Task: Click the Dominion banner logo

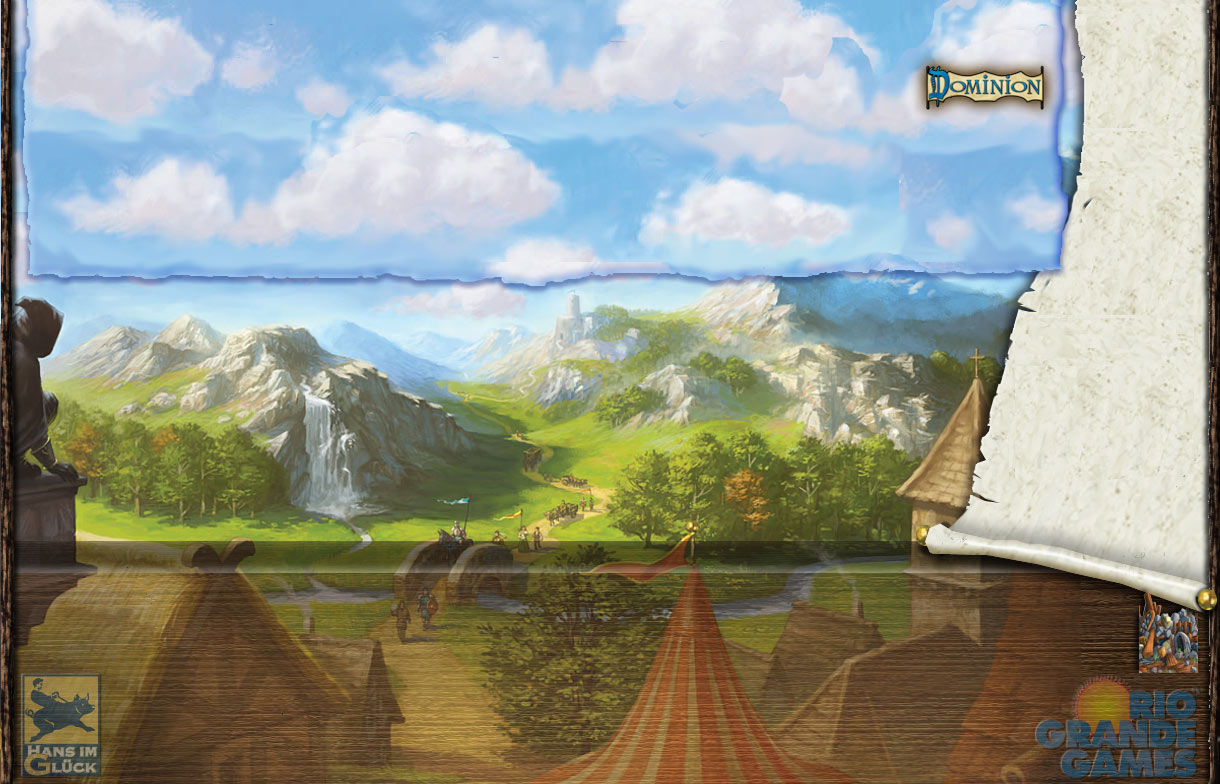Action: 984,87
